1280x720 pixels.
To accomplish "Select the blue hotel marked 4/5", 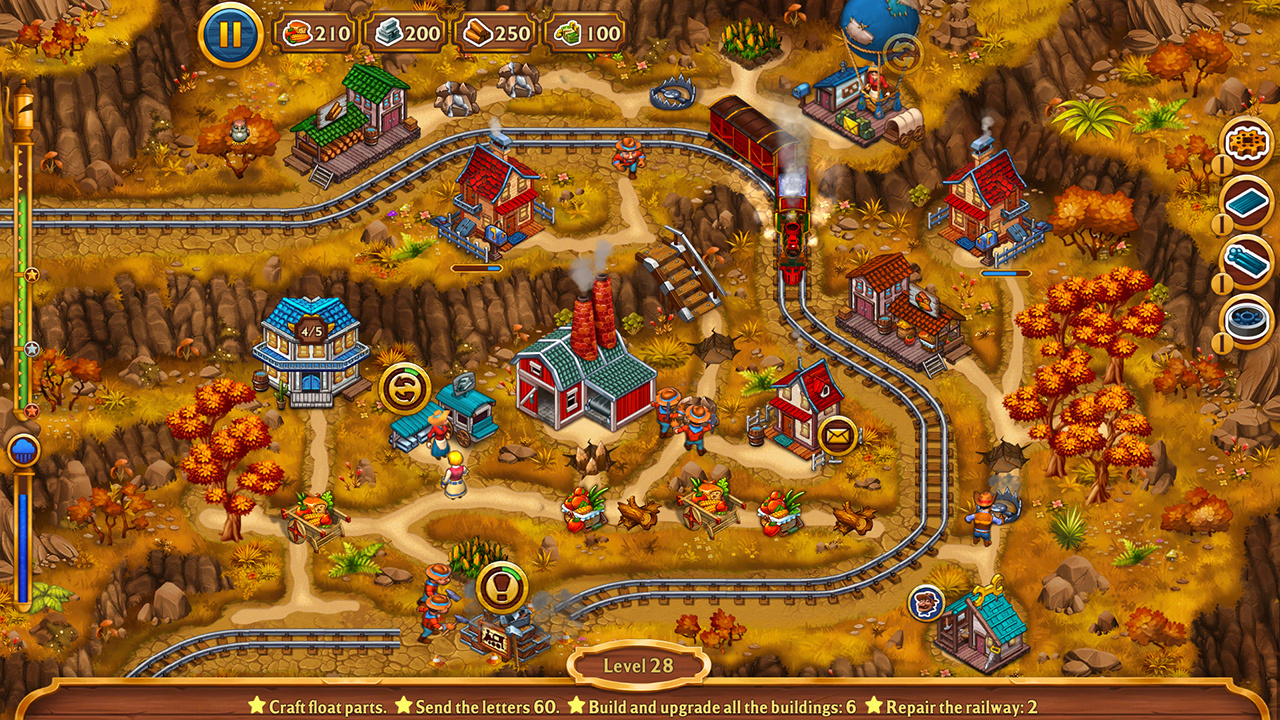I will point(312,350).
